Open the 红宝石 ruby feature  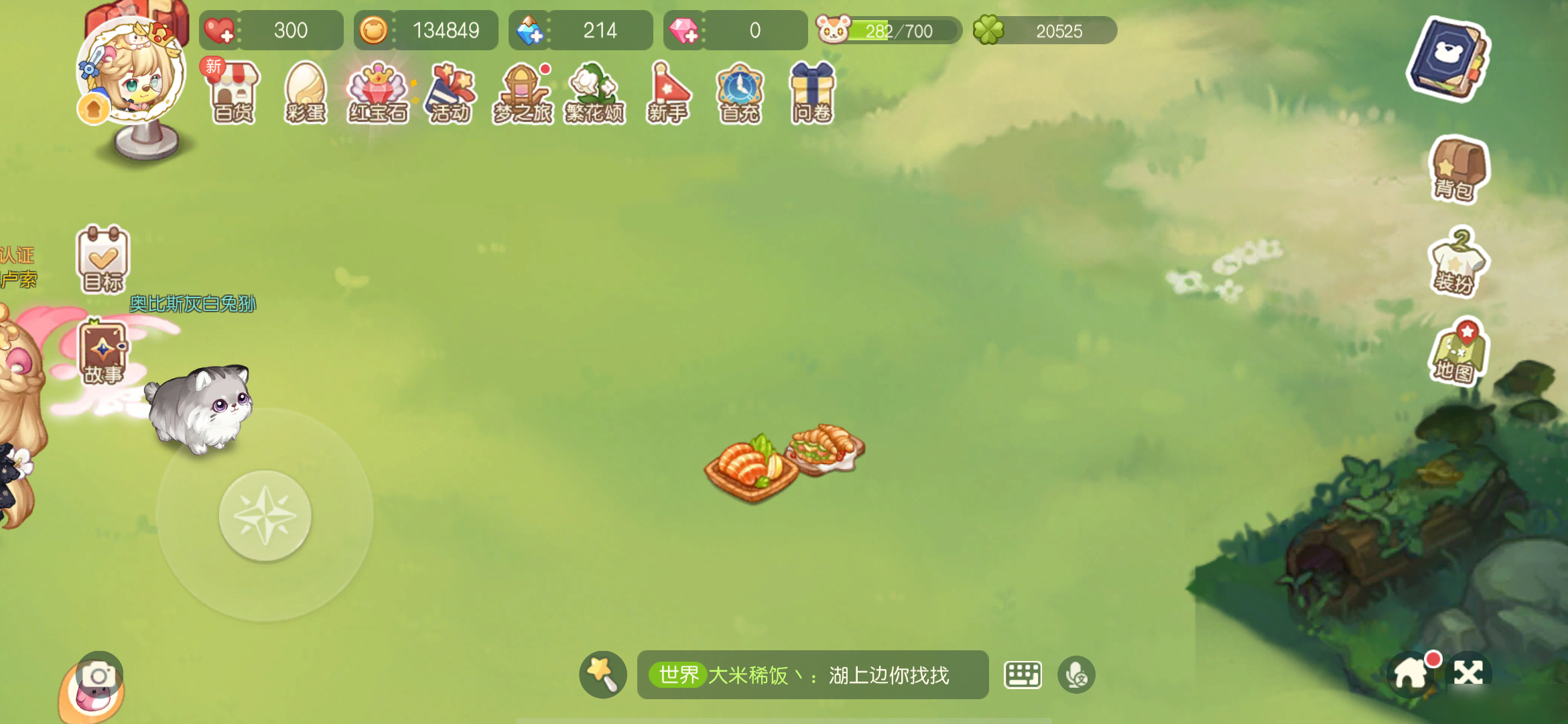(379, 94)
